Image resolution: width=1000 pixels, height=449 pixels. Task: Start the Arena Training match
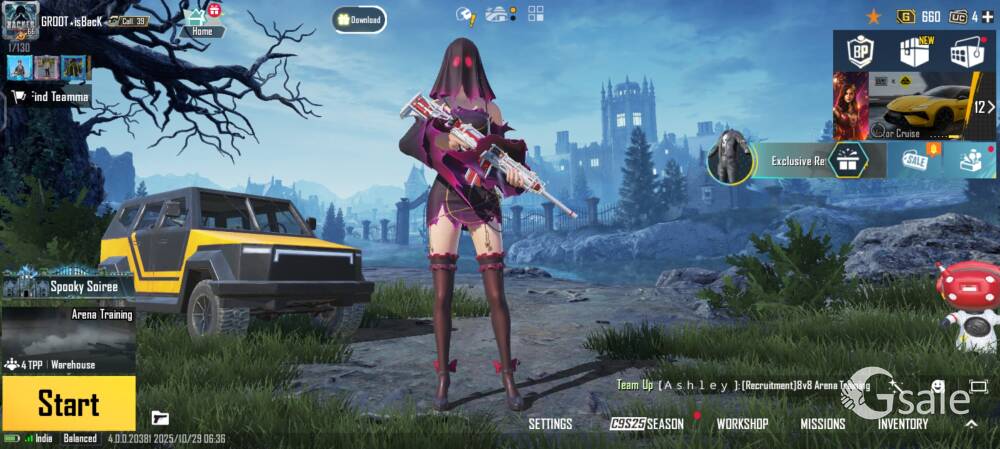[68, 403]
